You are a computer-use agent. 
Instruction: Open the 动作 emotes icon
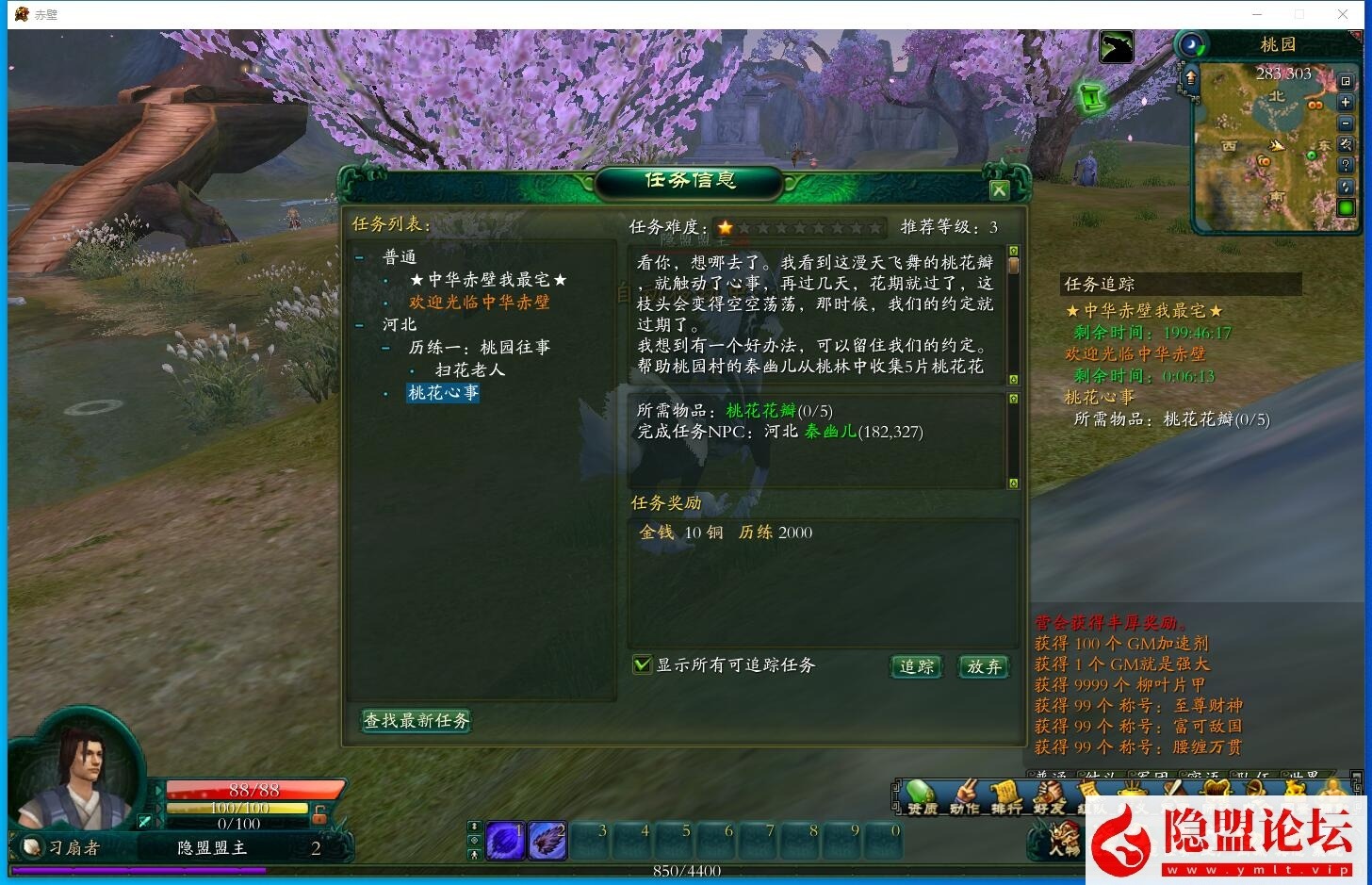click(x=965, y=795)
